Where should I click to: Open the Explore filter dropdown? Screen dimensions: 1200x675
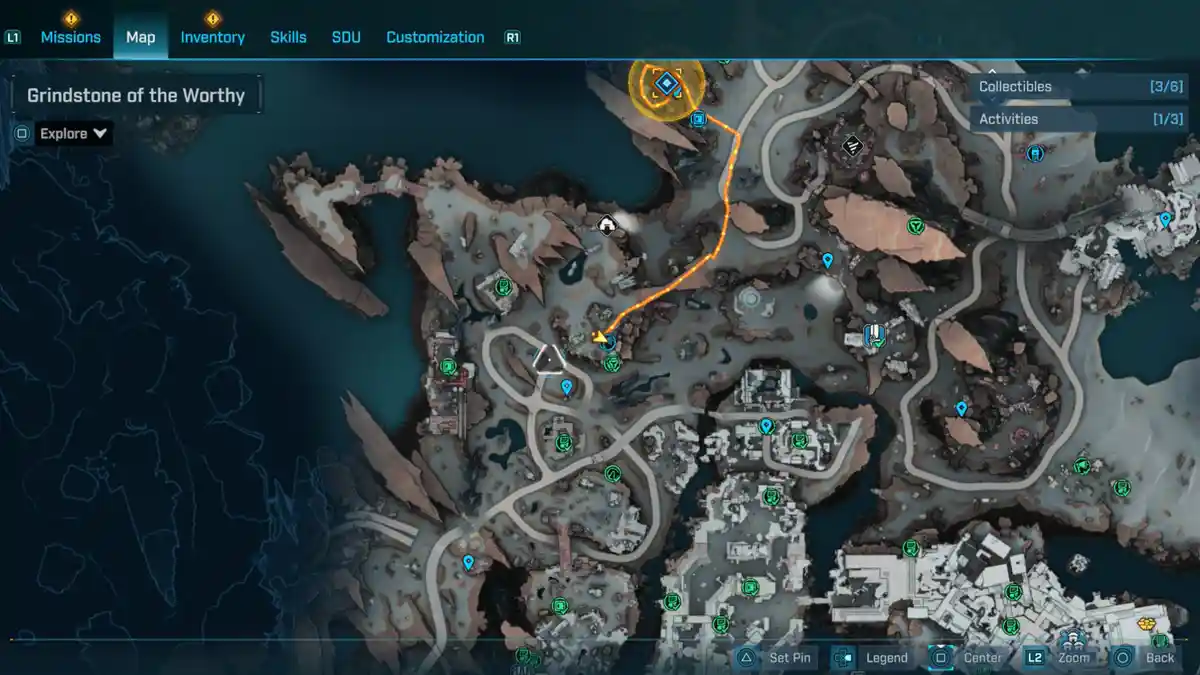74,133
